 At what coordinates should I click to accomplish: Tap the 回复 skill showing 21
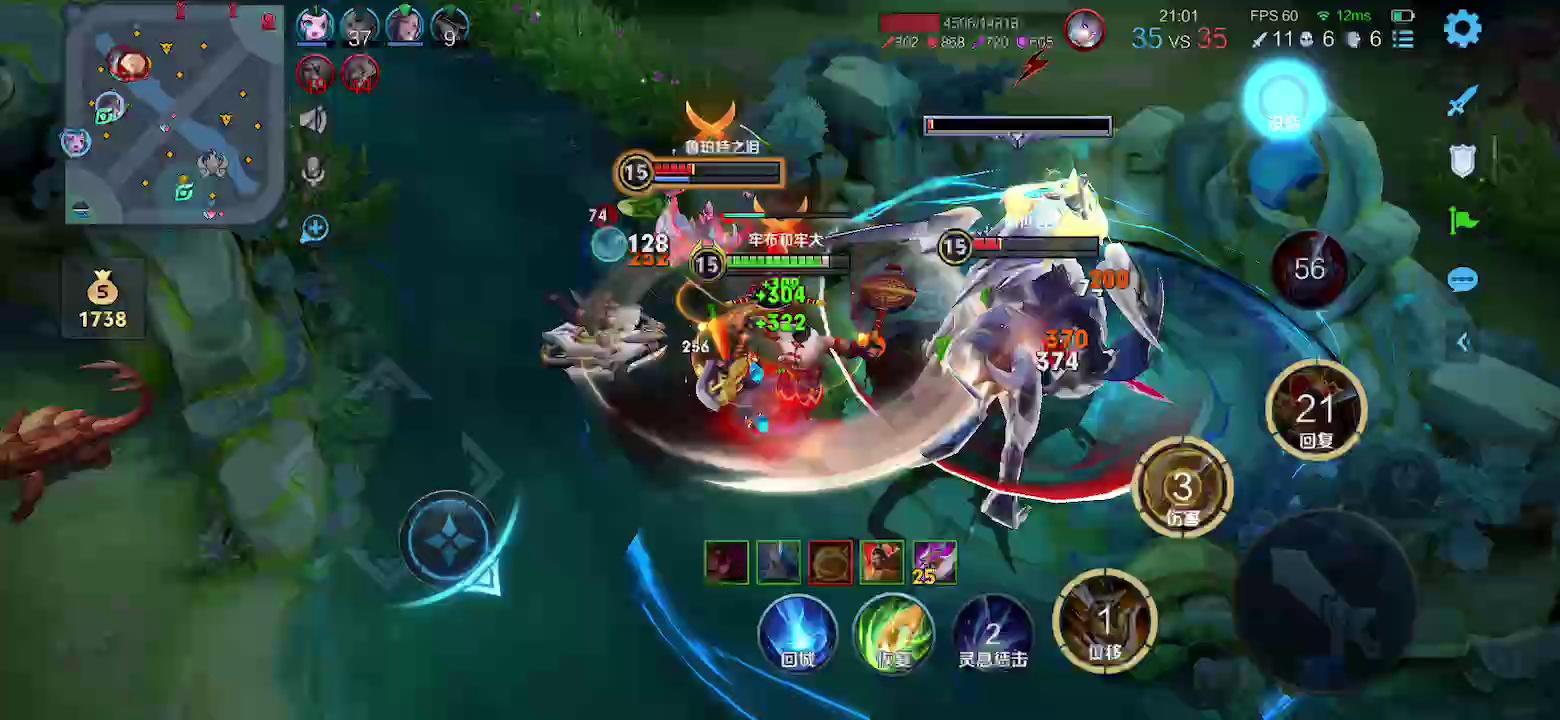(1315, 410)
